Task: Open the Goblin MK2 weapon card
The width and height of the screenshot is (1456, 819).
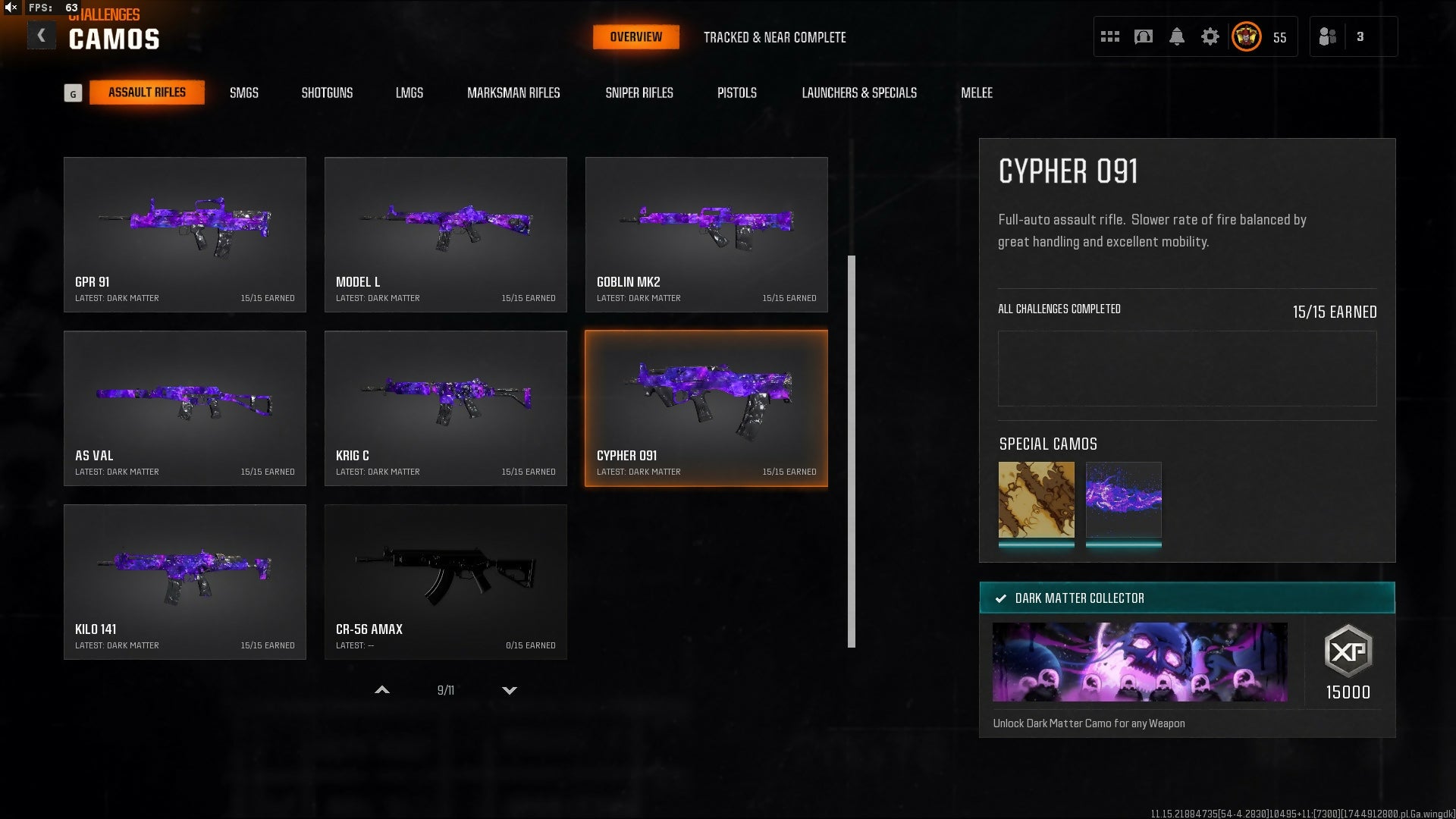Action: click(x=706, y=234)
